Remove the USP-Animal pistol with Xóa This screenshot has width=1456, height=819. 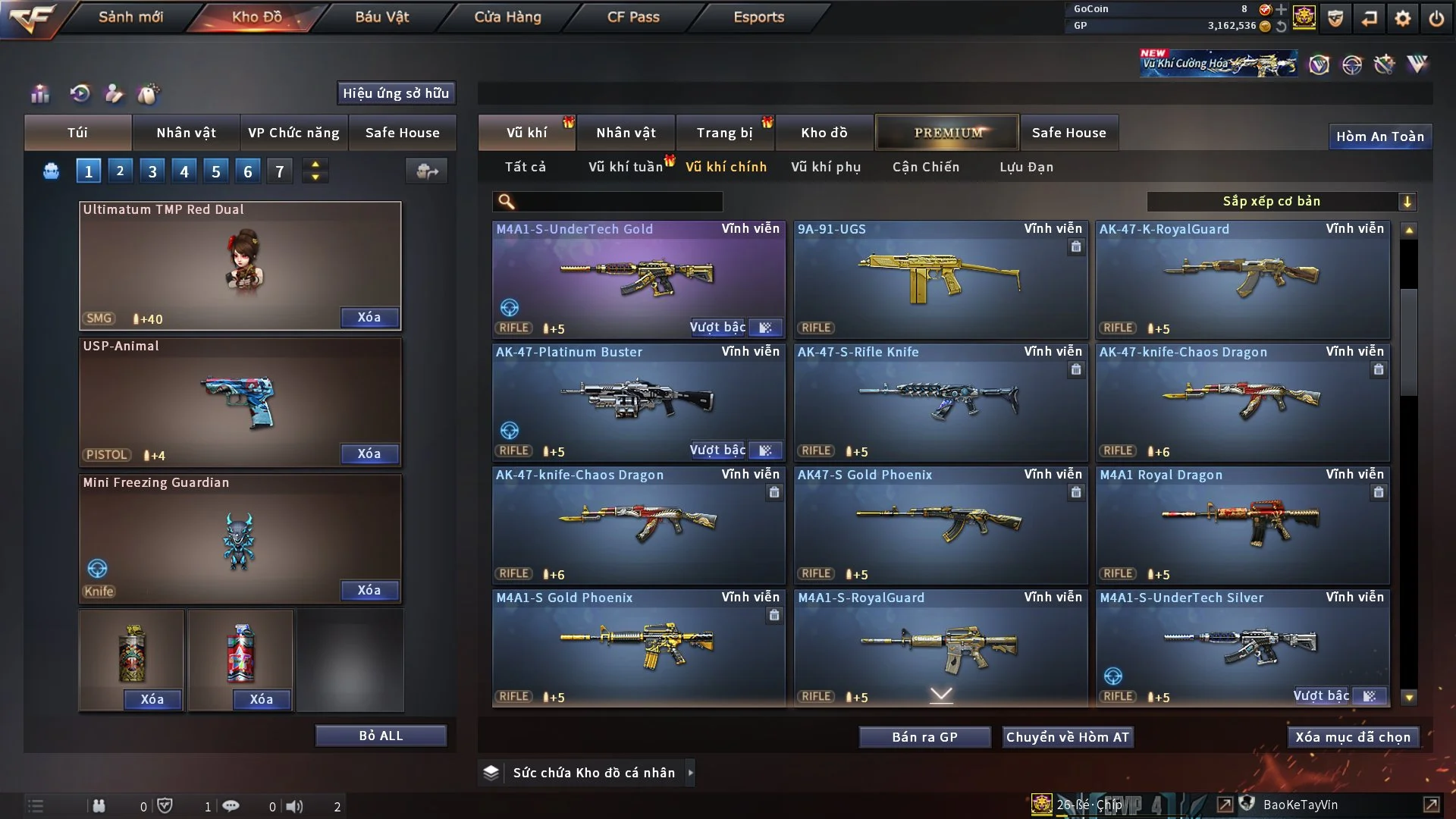click(369, 453)
